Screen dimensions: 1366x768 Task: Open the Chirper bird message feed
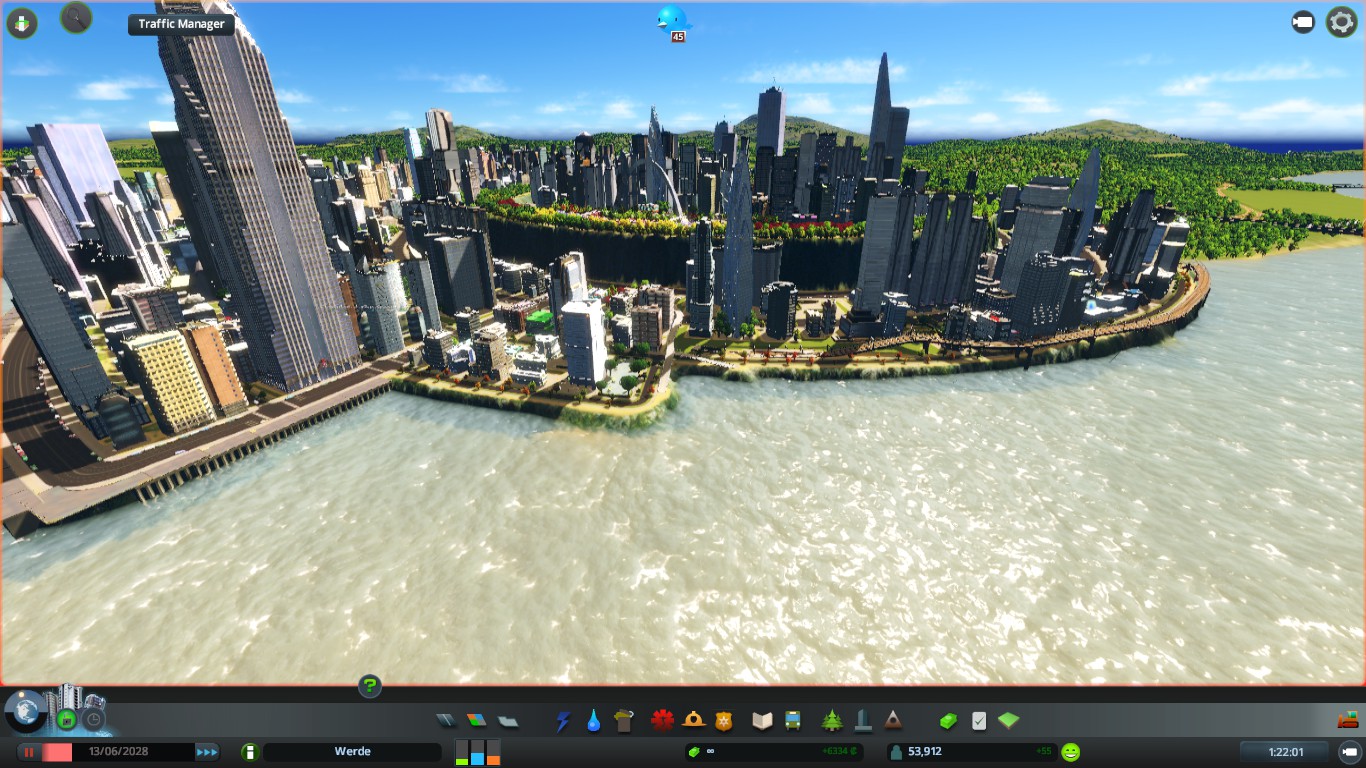pos(673,19)
